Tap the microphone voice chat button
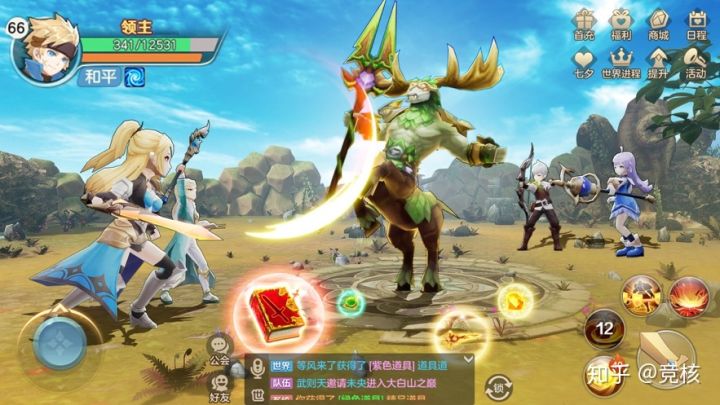 (x=258, y=367)
